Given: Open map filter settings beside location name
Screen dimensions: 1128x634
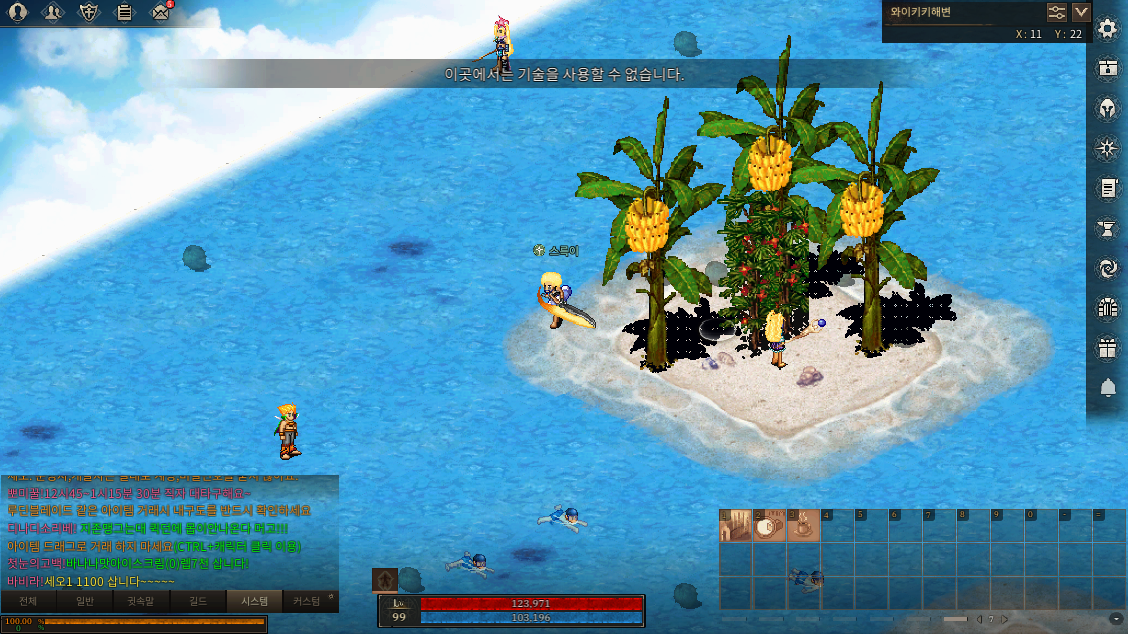Looking at the screenshot, I should [1057, 12].
